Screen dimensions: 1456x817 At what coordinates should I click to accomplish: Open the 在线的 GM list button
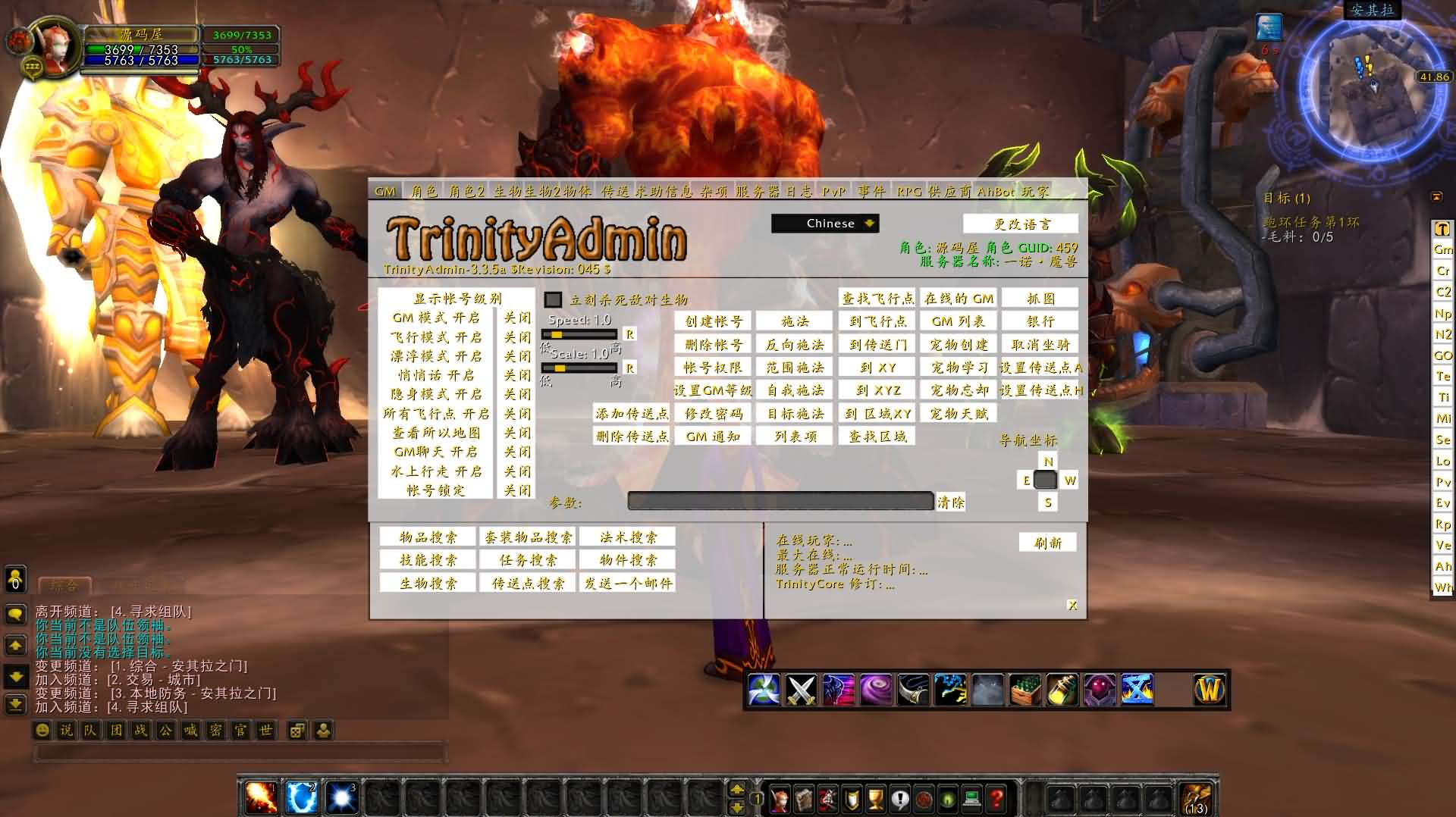tap(959, 299)
